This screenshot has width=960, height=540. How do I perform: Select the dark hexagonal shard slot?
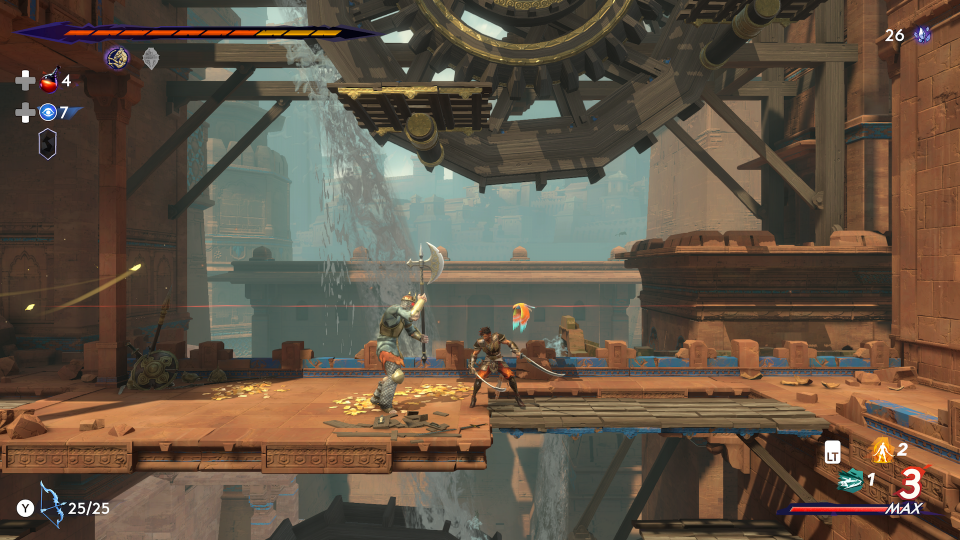coord(47,144)
